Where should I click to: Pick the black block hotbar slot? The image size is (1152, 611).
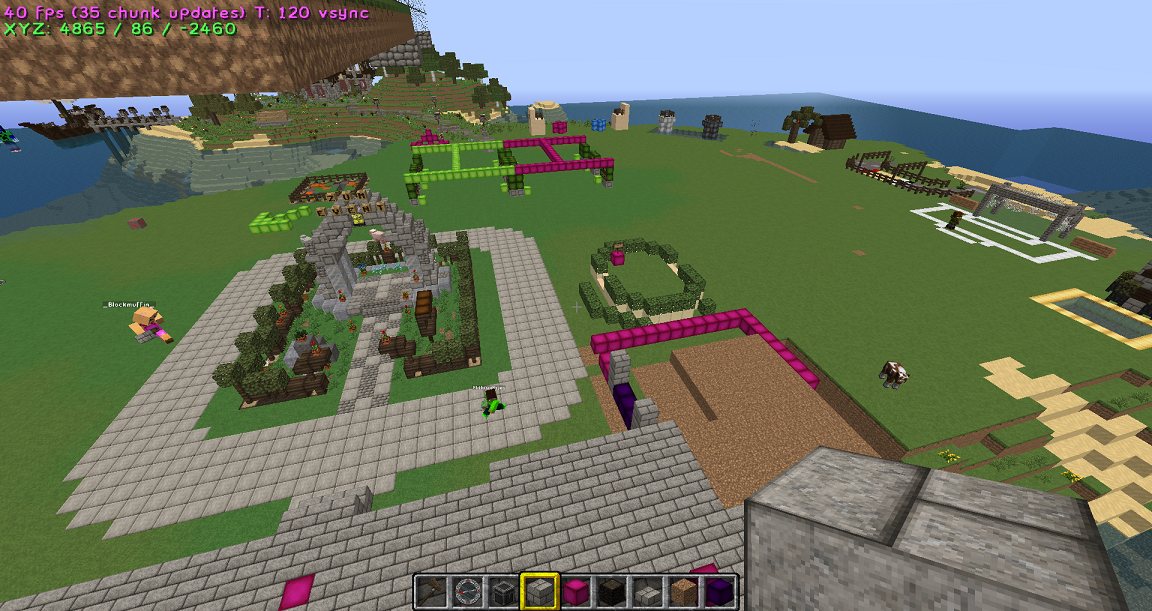(x=611, y=592)
